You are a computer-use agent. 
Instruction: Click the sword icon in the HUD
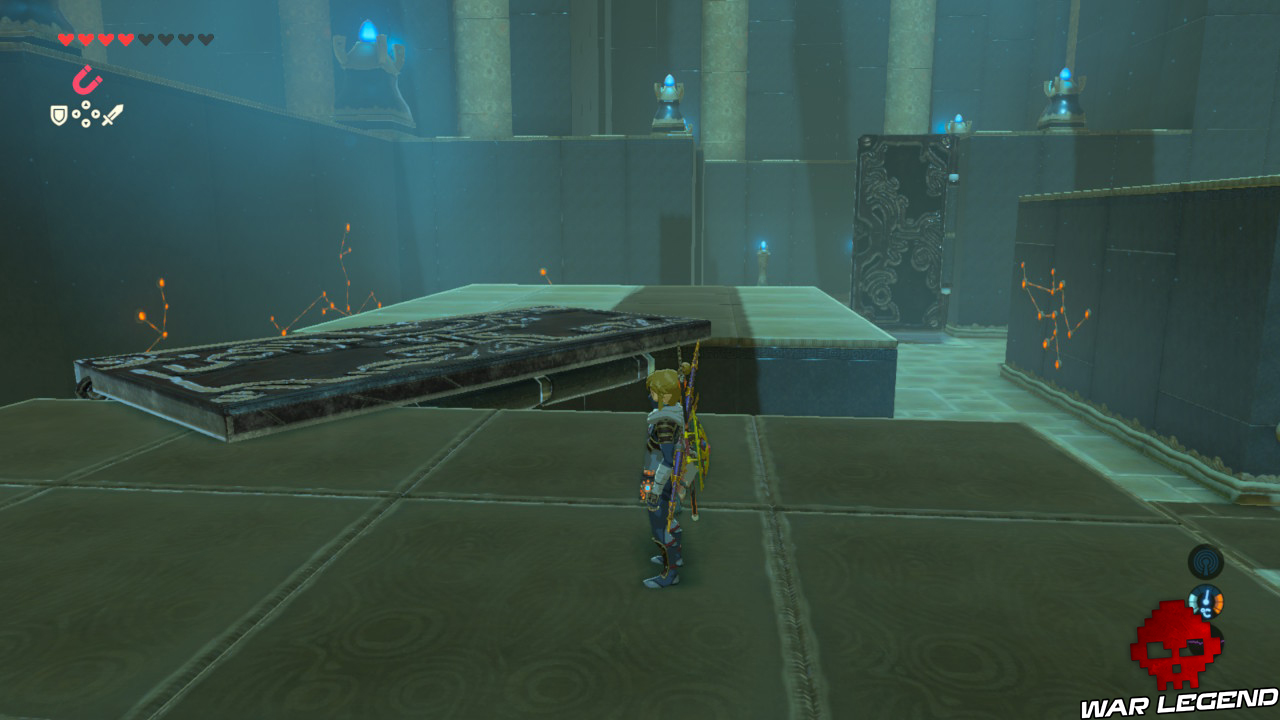coord(113,114)
